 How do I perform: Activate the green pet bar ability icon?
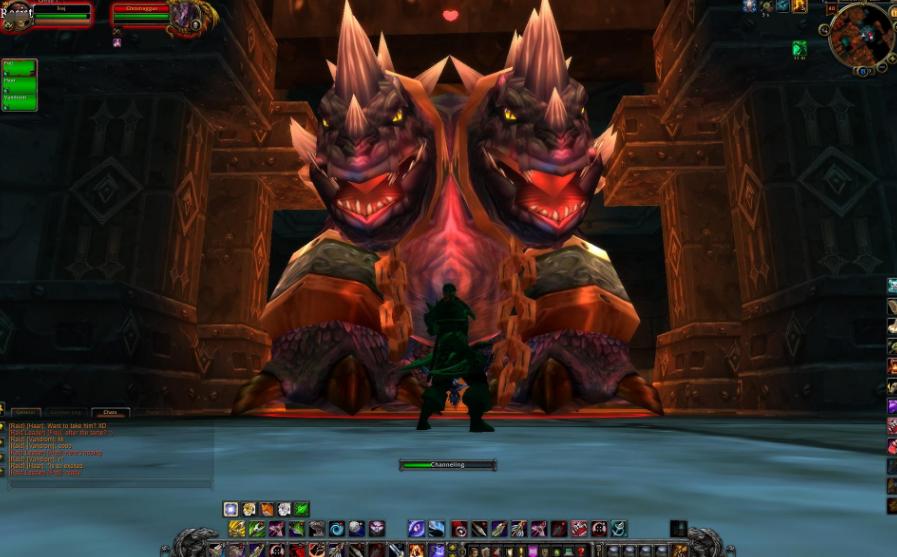(302, 509)
